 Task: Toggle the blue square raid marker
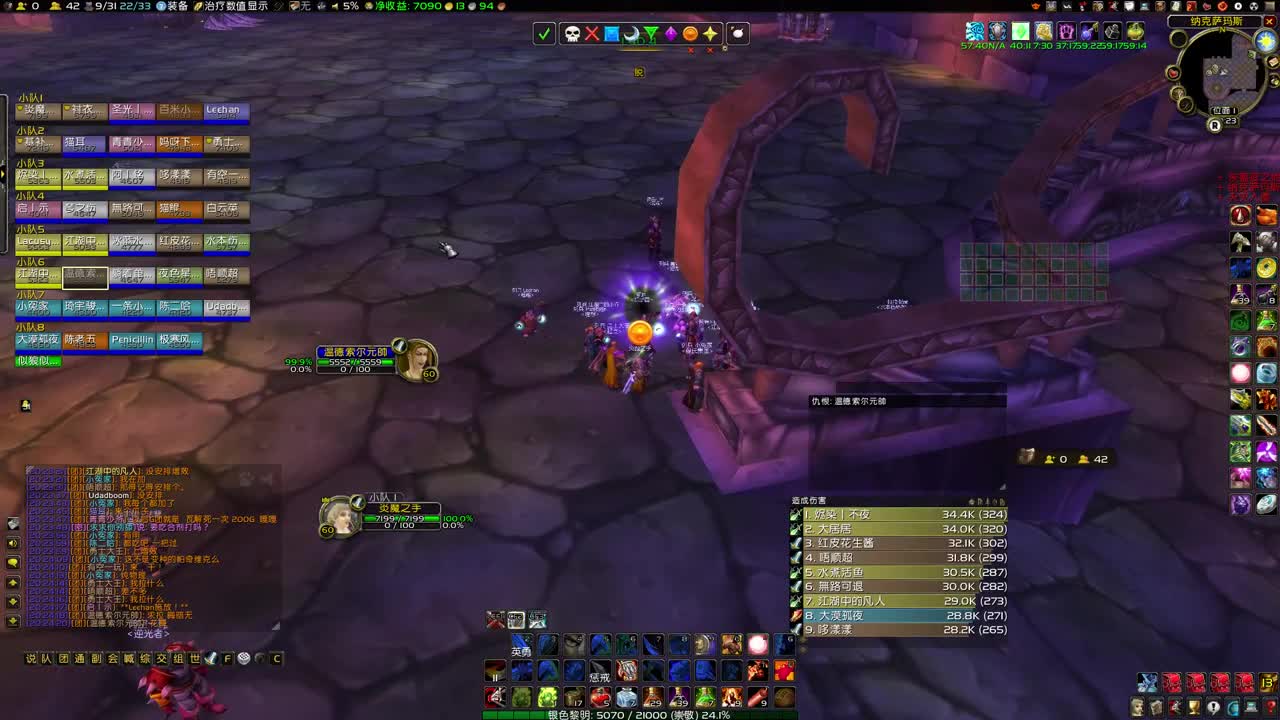[611, 33]
